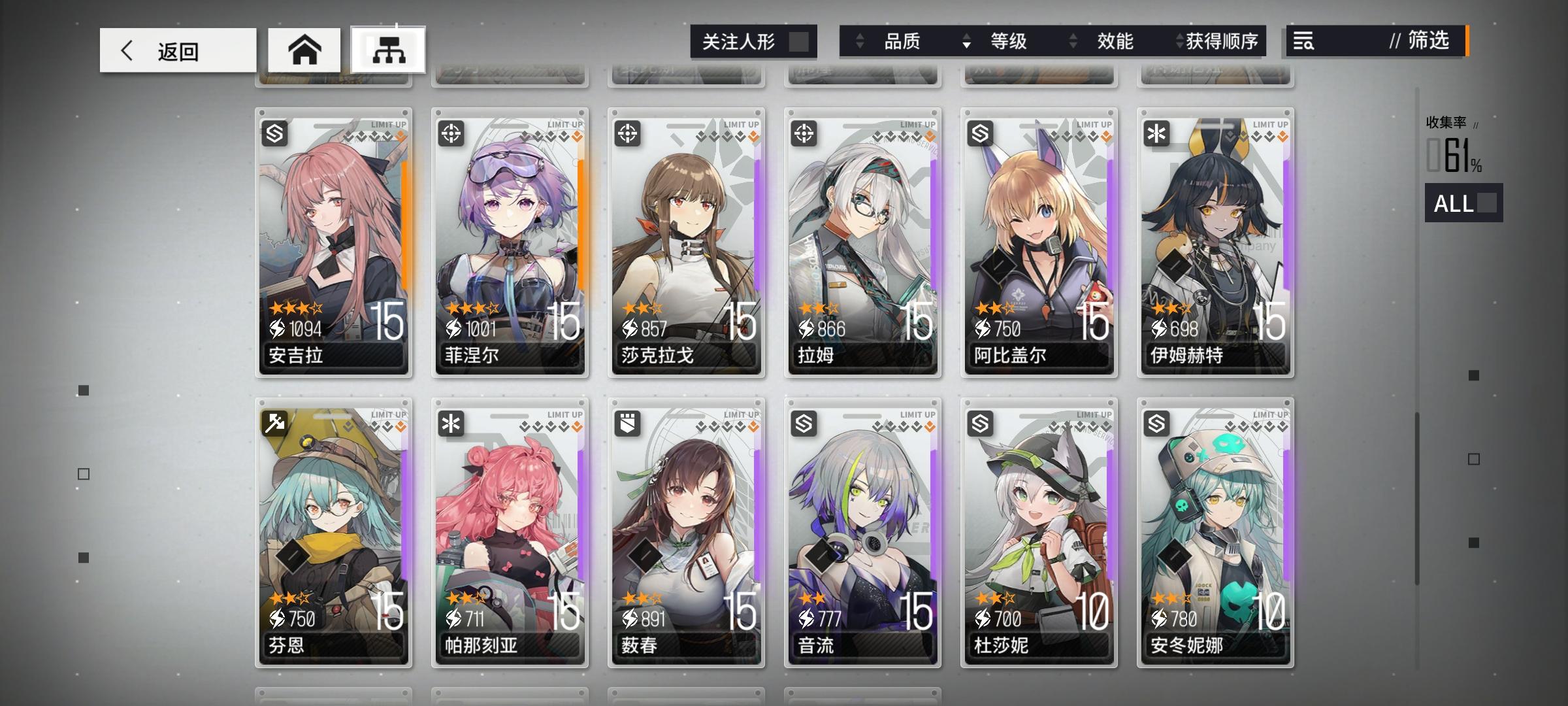Click the snowflake class icon on 伊姆赫特's card
Screen dimensions: 1568x706
[1157, 135]
